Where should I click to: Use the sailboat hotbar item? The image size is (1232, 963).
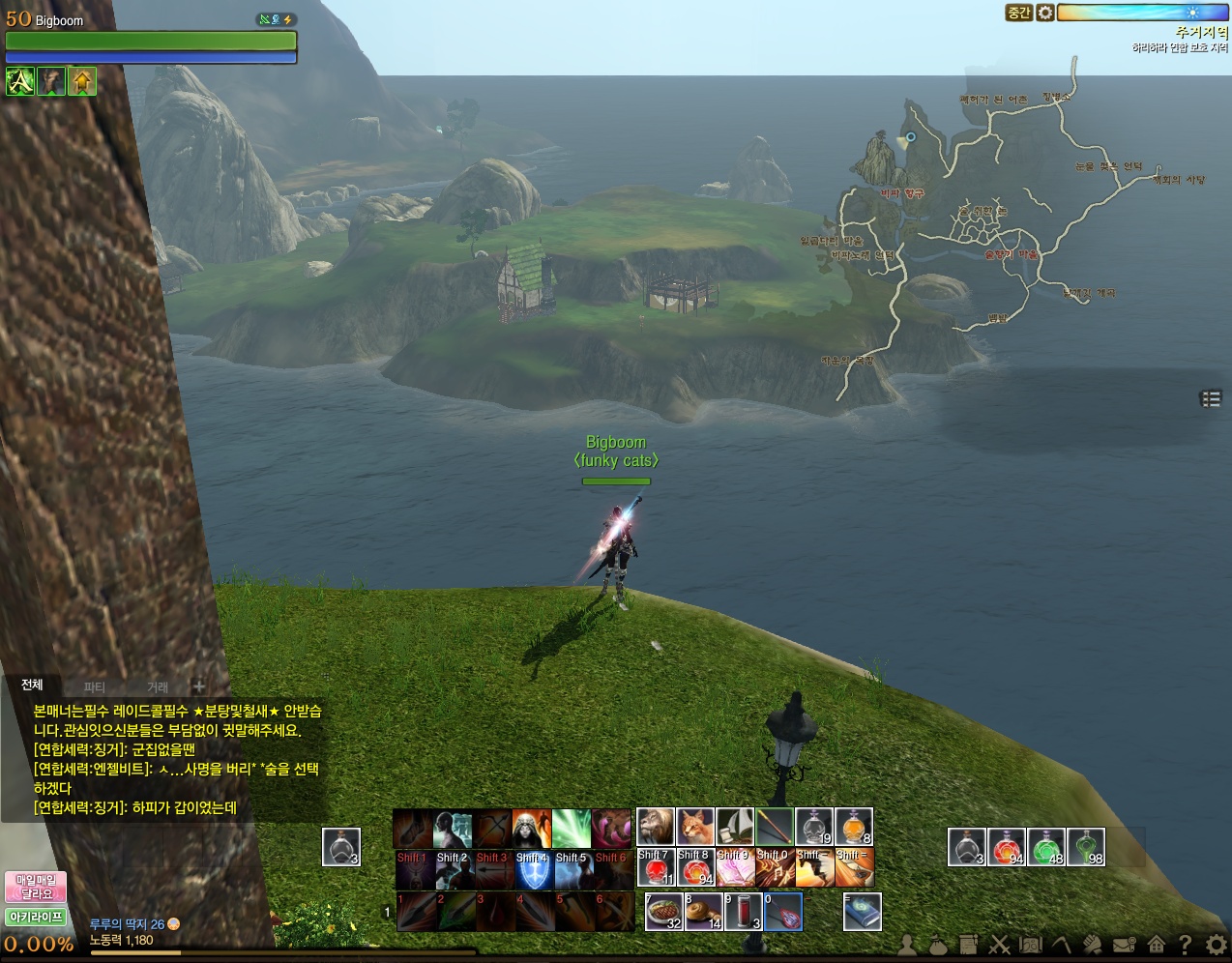click(735, 827)
